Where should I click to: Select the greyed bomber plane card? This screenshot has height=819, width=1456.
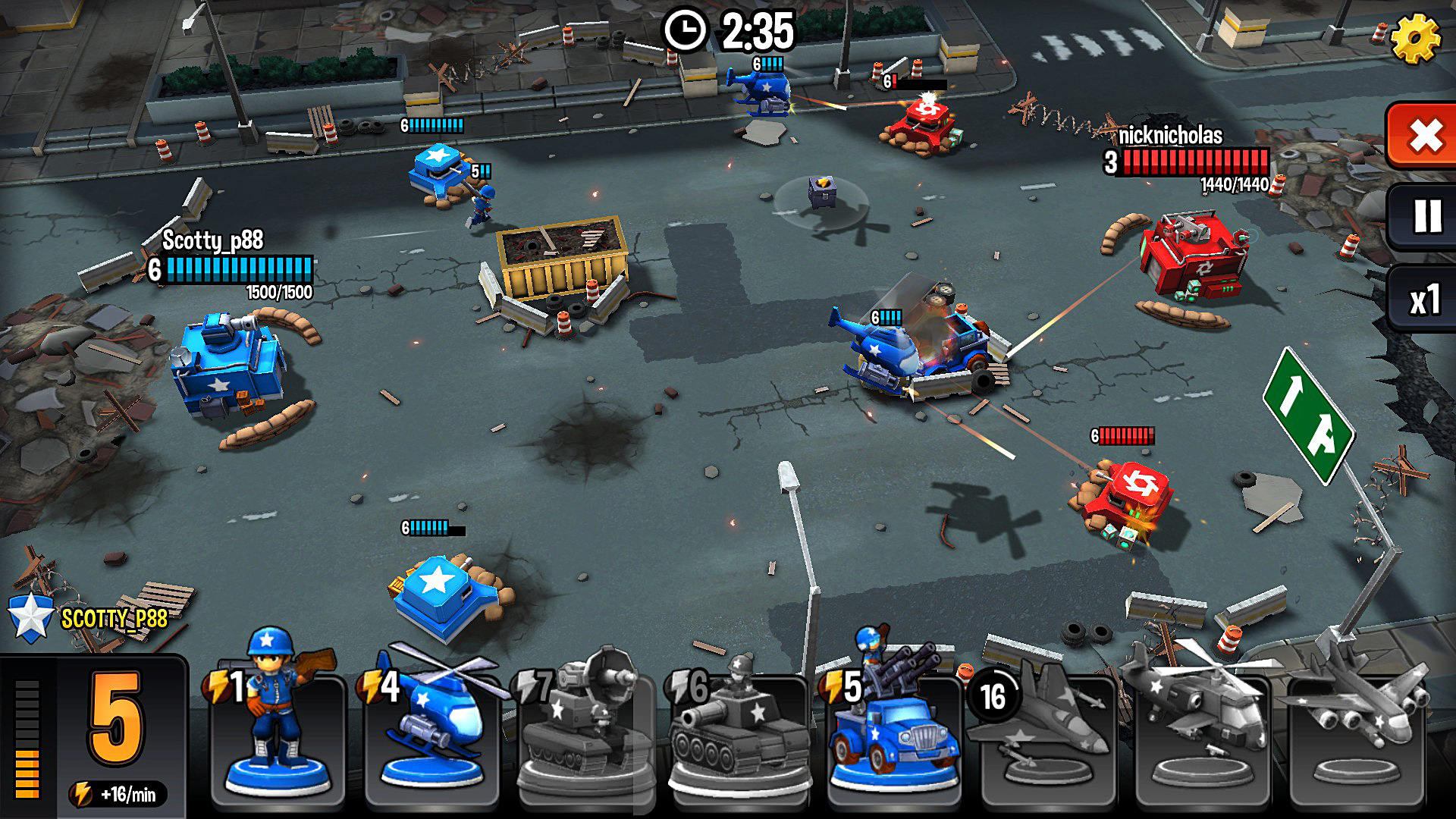1356,728
